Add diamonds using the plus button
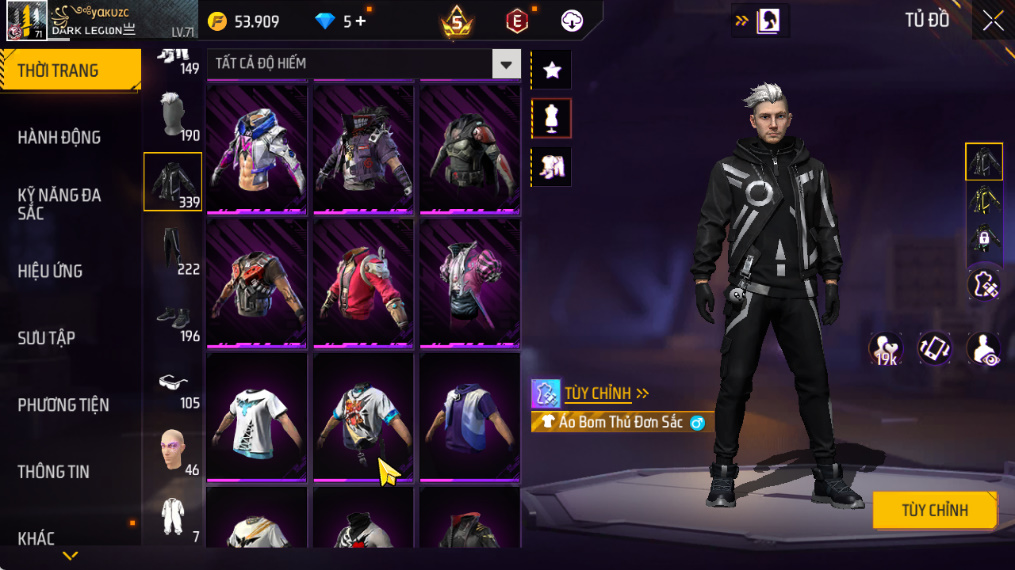Image resolution: width=1015 pixels, height=570 pixels. pos(360,21)
